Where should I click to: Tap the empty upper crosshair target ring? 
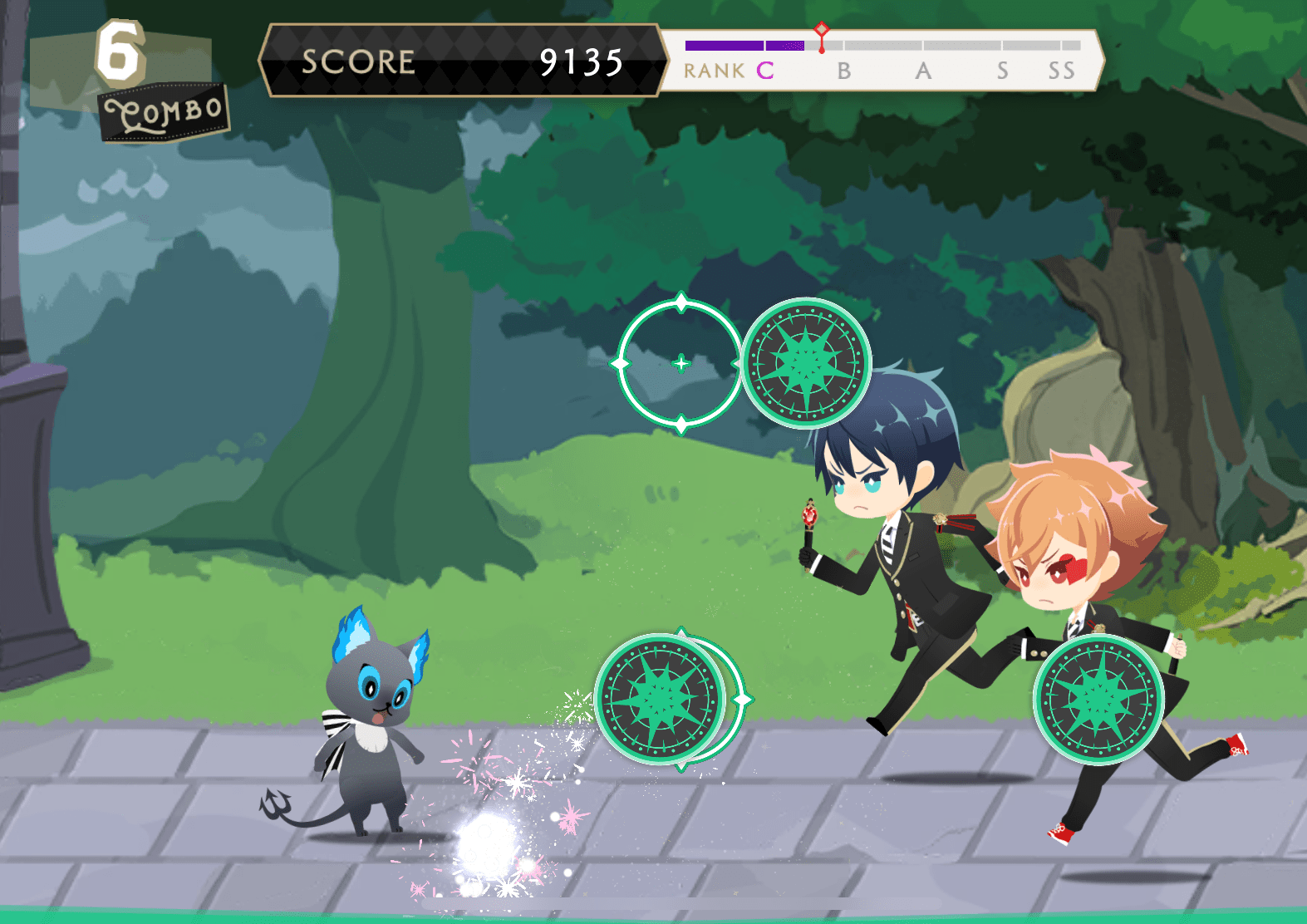tap(681, 363)
